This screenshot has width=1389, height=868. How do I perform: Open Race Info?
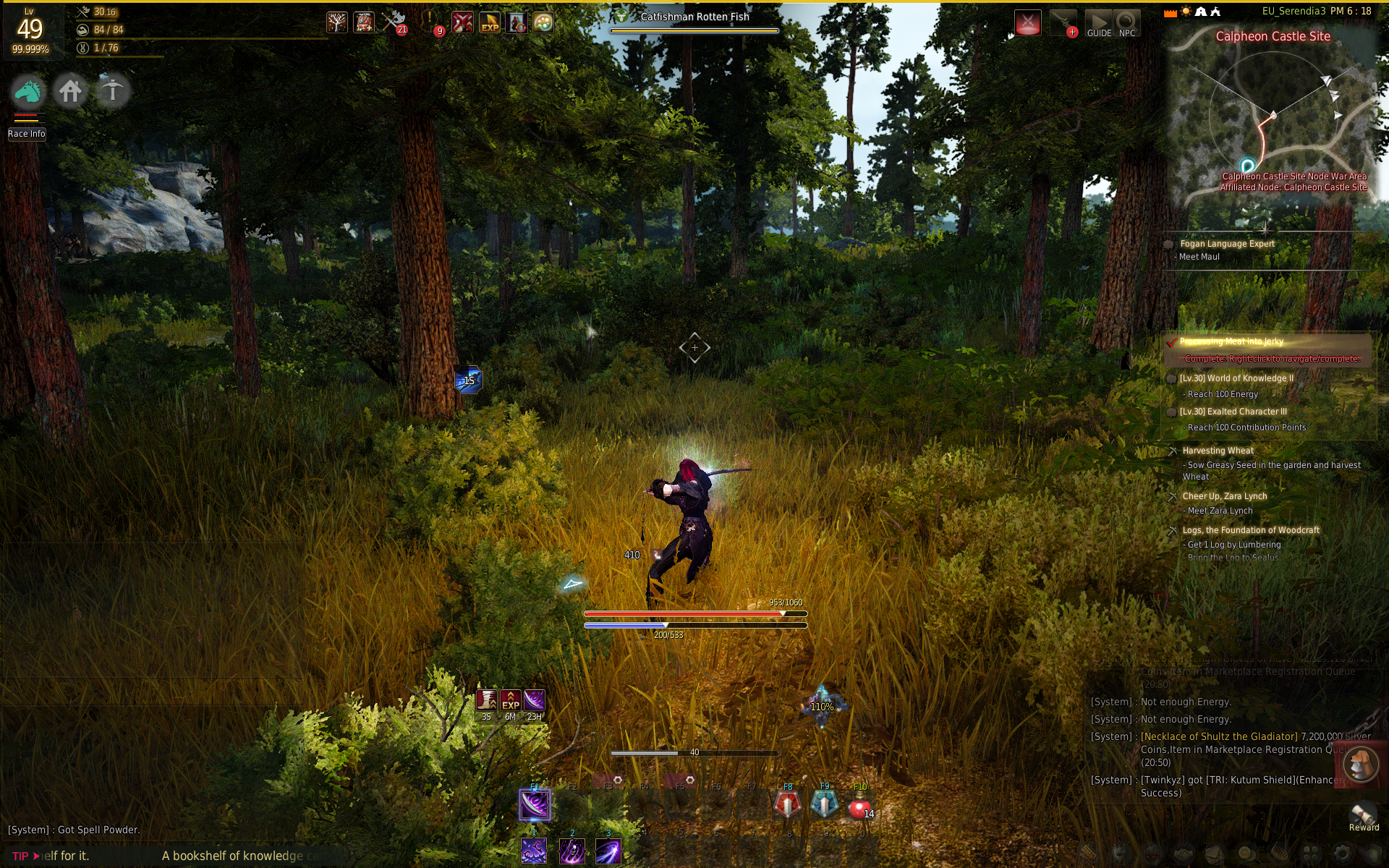27,134
